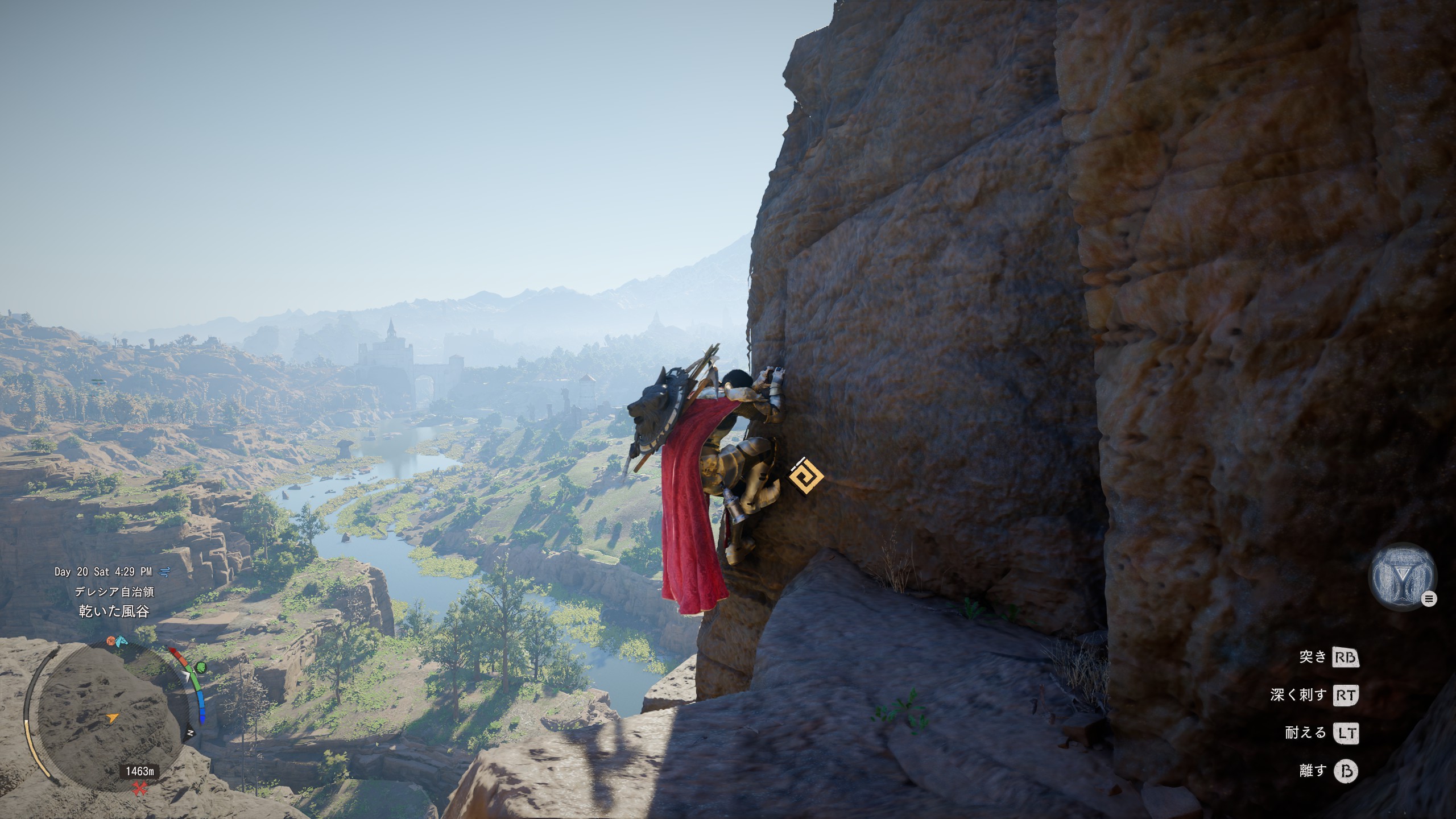Open the circular minimap
This screenshot has height=819, width=1456.
[x=106, y=718]
